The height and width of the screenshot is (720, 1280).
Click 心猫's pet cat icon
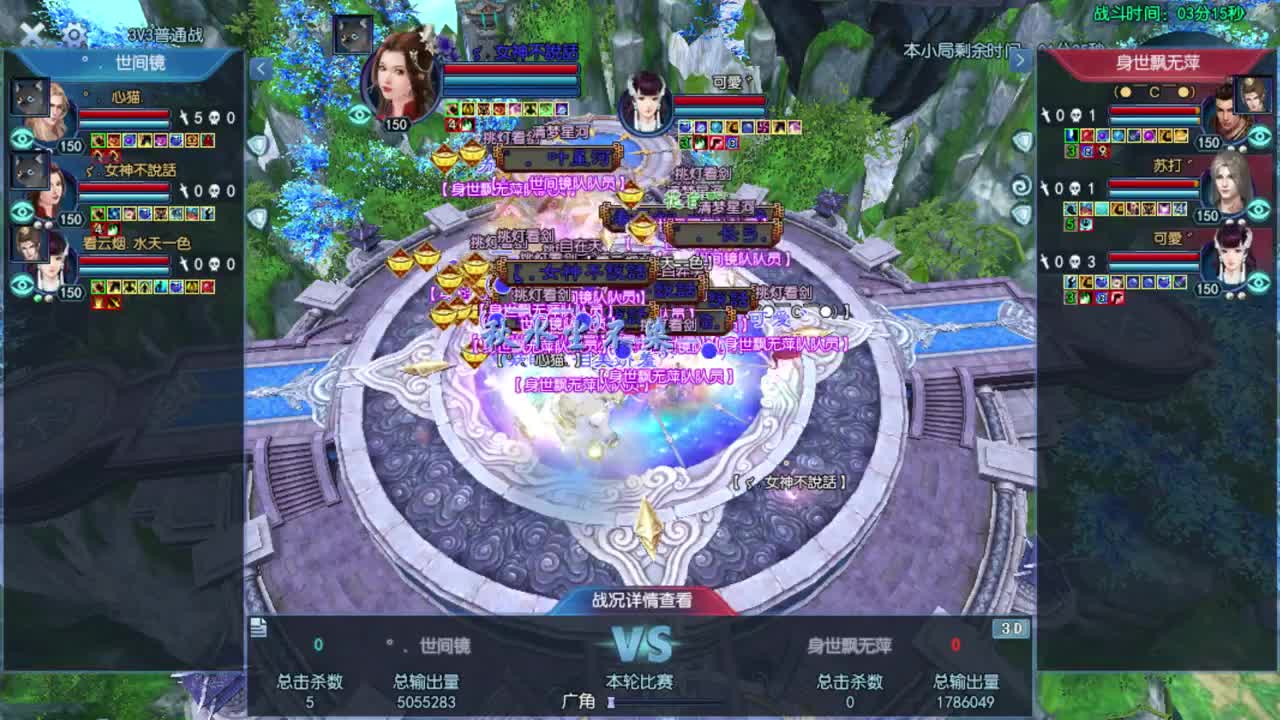30,98
